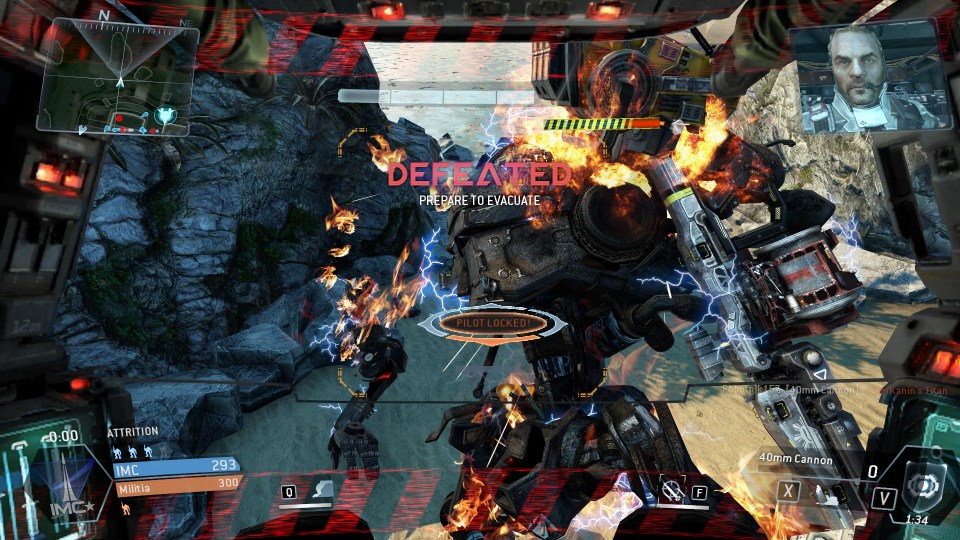This screenshot has height=540, width=960.
Task: Select the IMC team score row
Action: click(176, 465)
